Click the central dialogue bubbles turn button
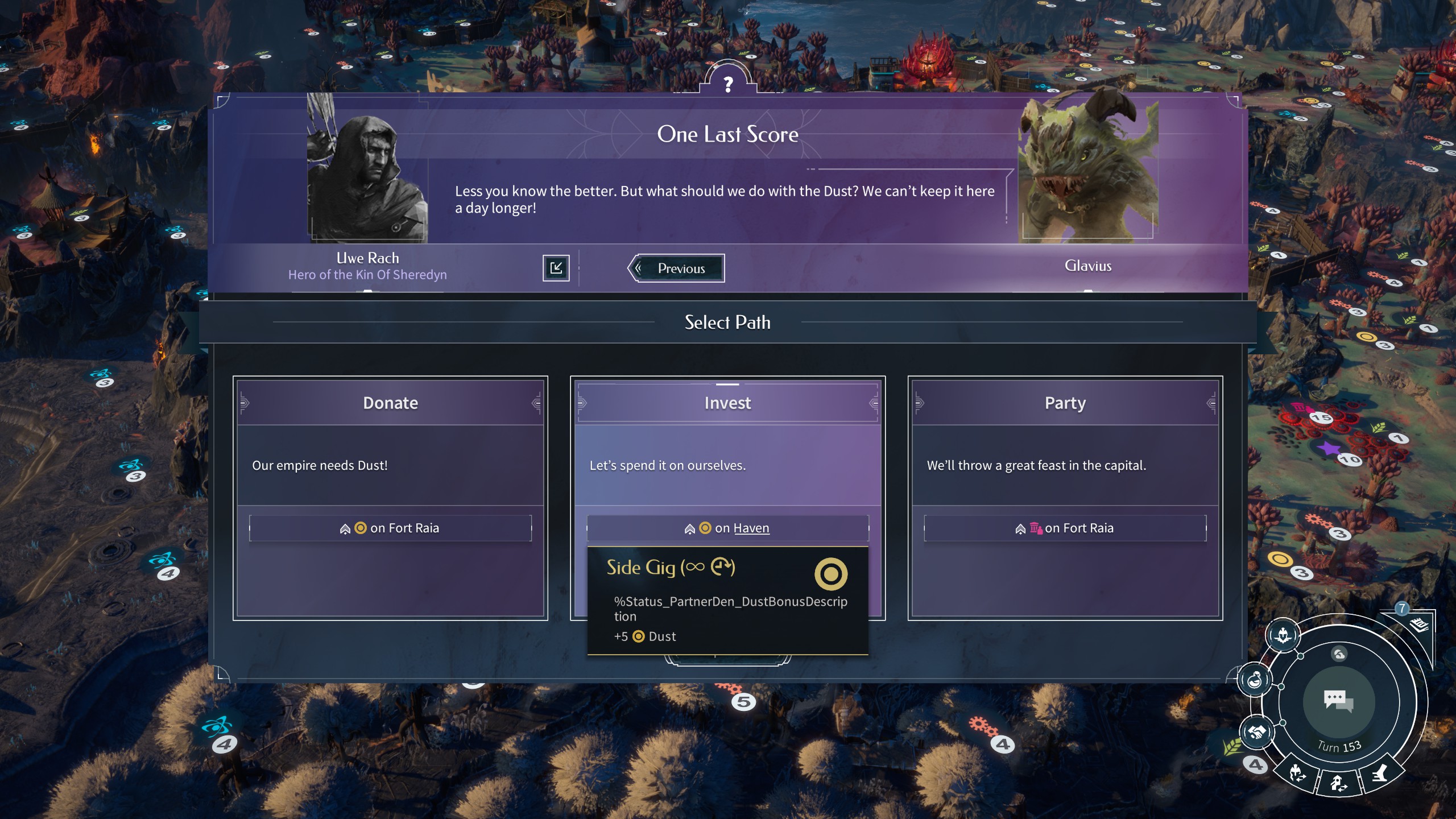 pyautogui.click(x=1338, y=701)
